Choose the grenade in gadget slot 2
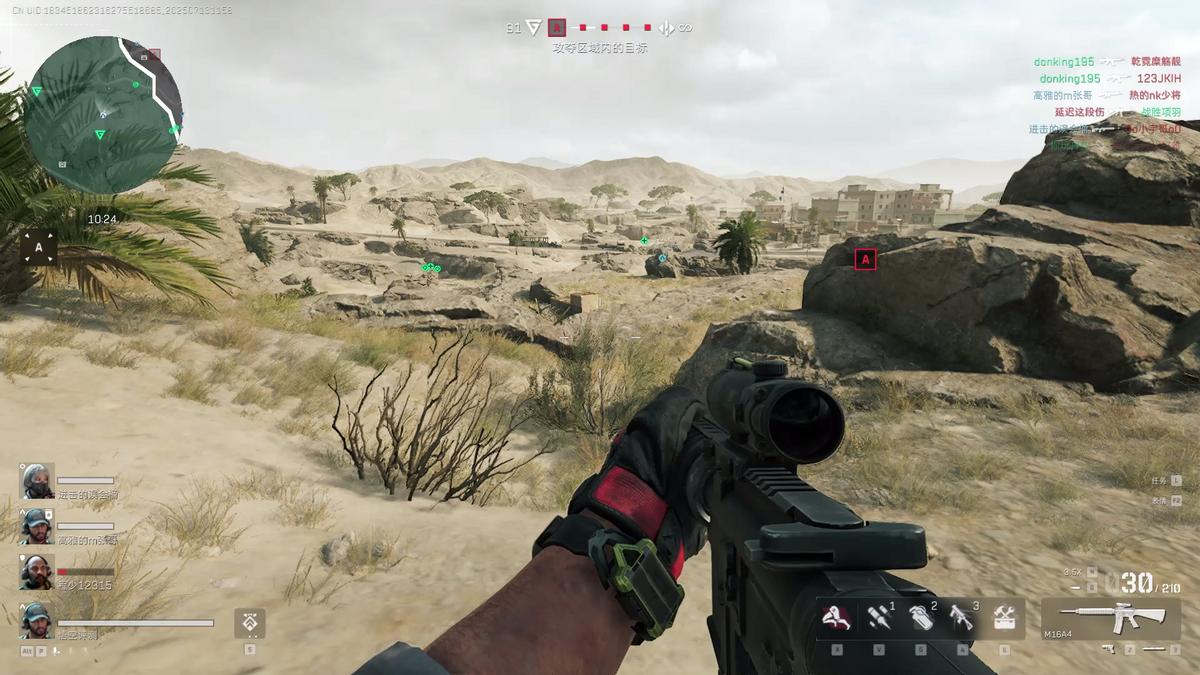The image size is (1200, 675). [x=921, y=619]
